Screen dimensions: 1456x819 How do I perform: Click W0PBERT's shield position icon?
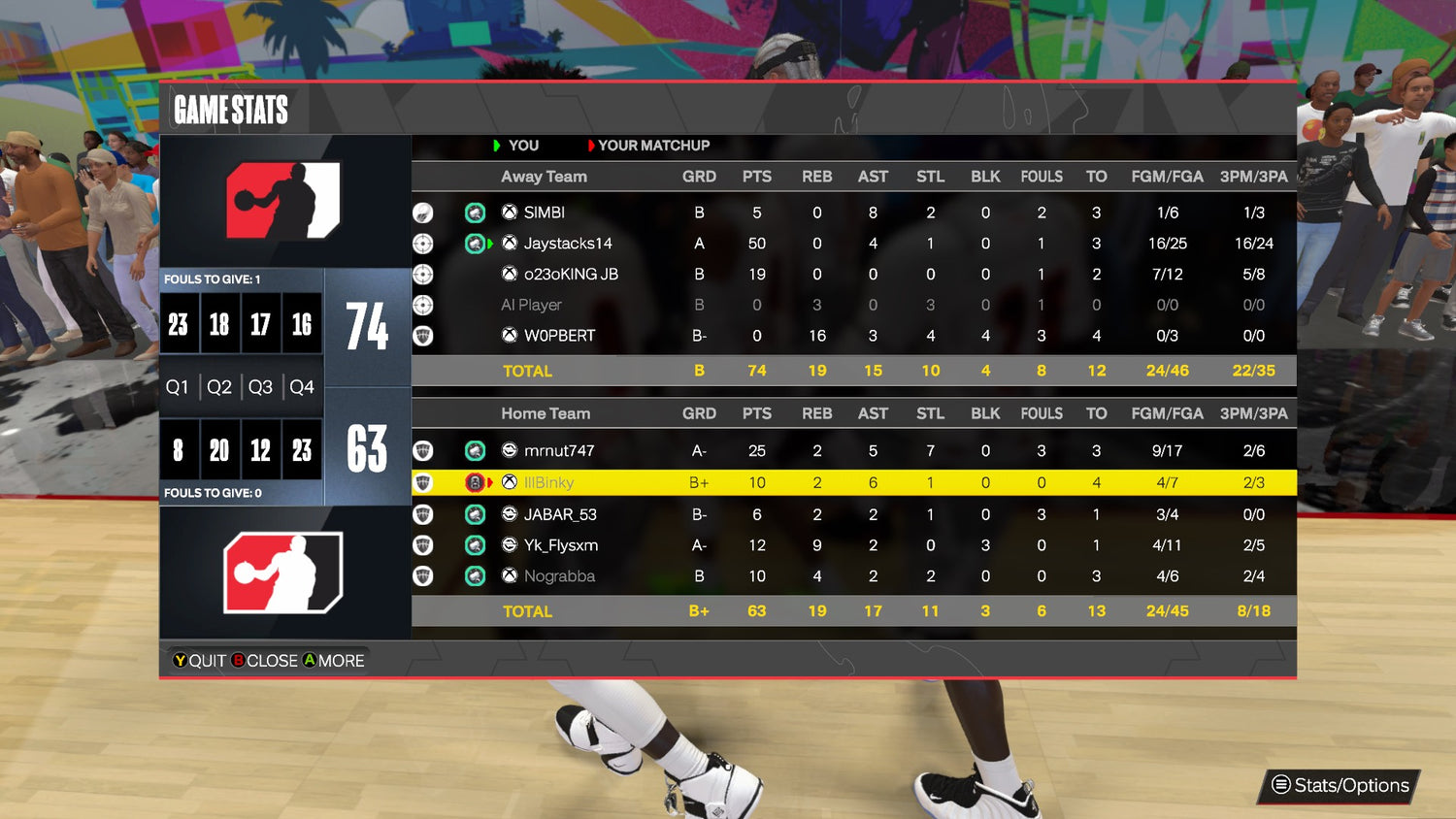click(422, 336)
